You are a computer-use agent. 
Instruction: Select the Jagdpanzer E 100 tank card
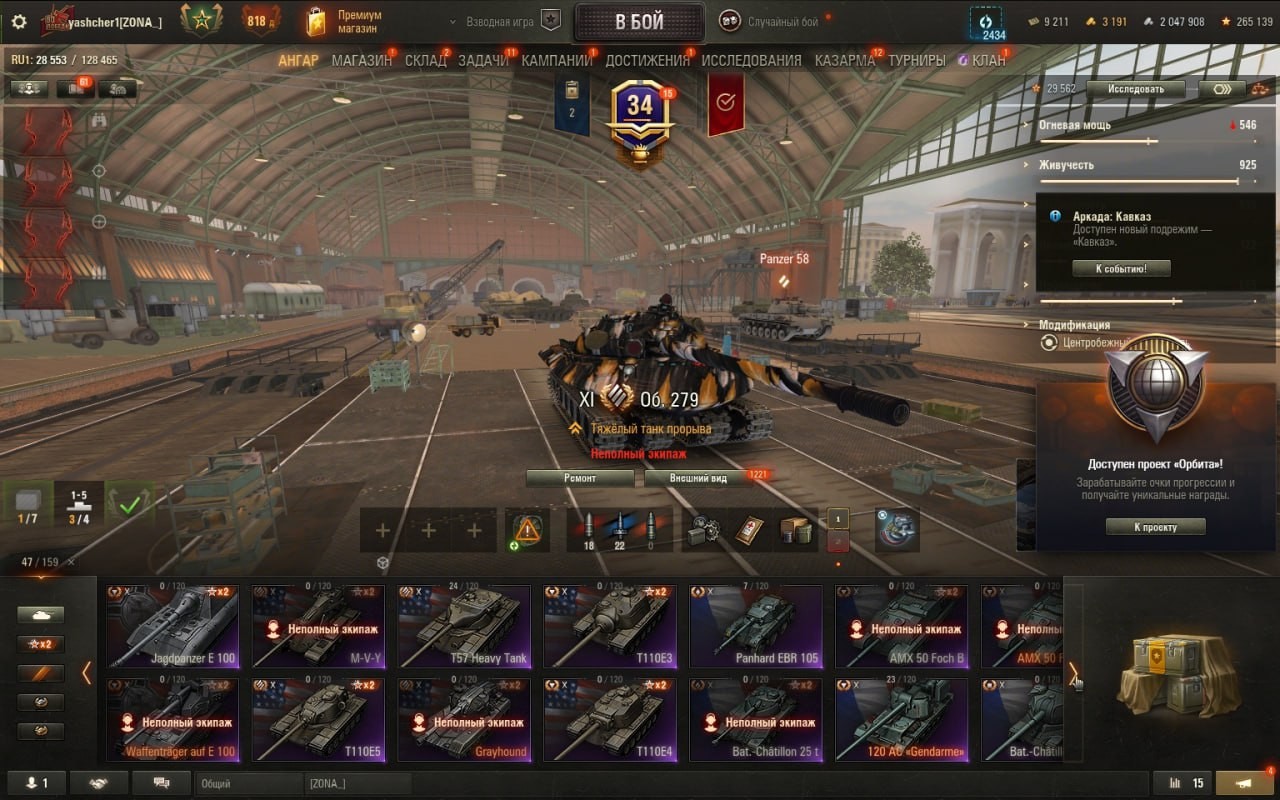(173, 626)
